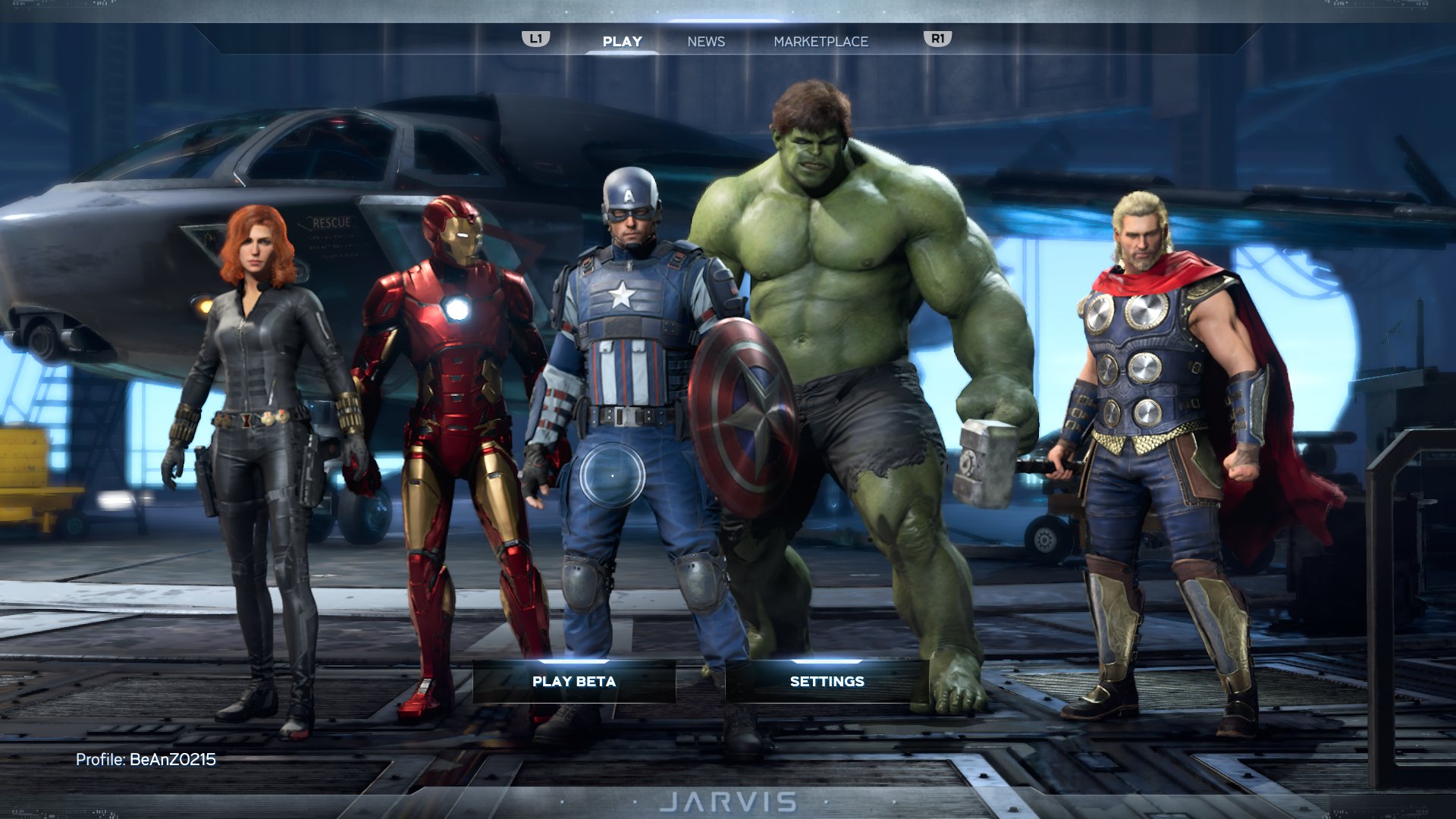Open the MARKETPLACE tab
The height and width of the screenshot is (819, 1456).
821,42
